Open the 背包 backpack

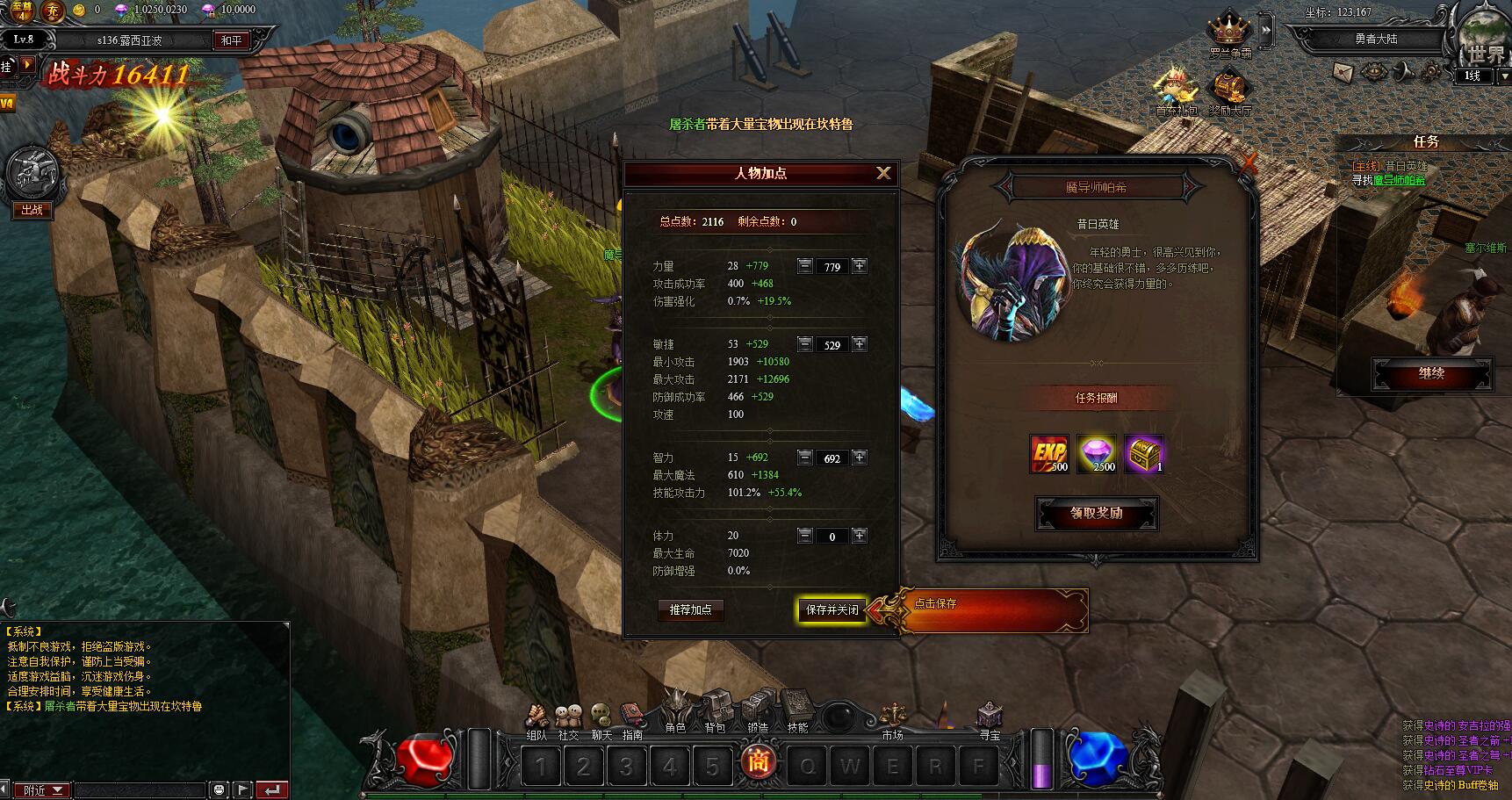[716, 711]
